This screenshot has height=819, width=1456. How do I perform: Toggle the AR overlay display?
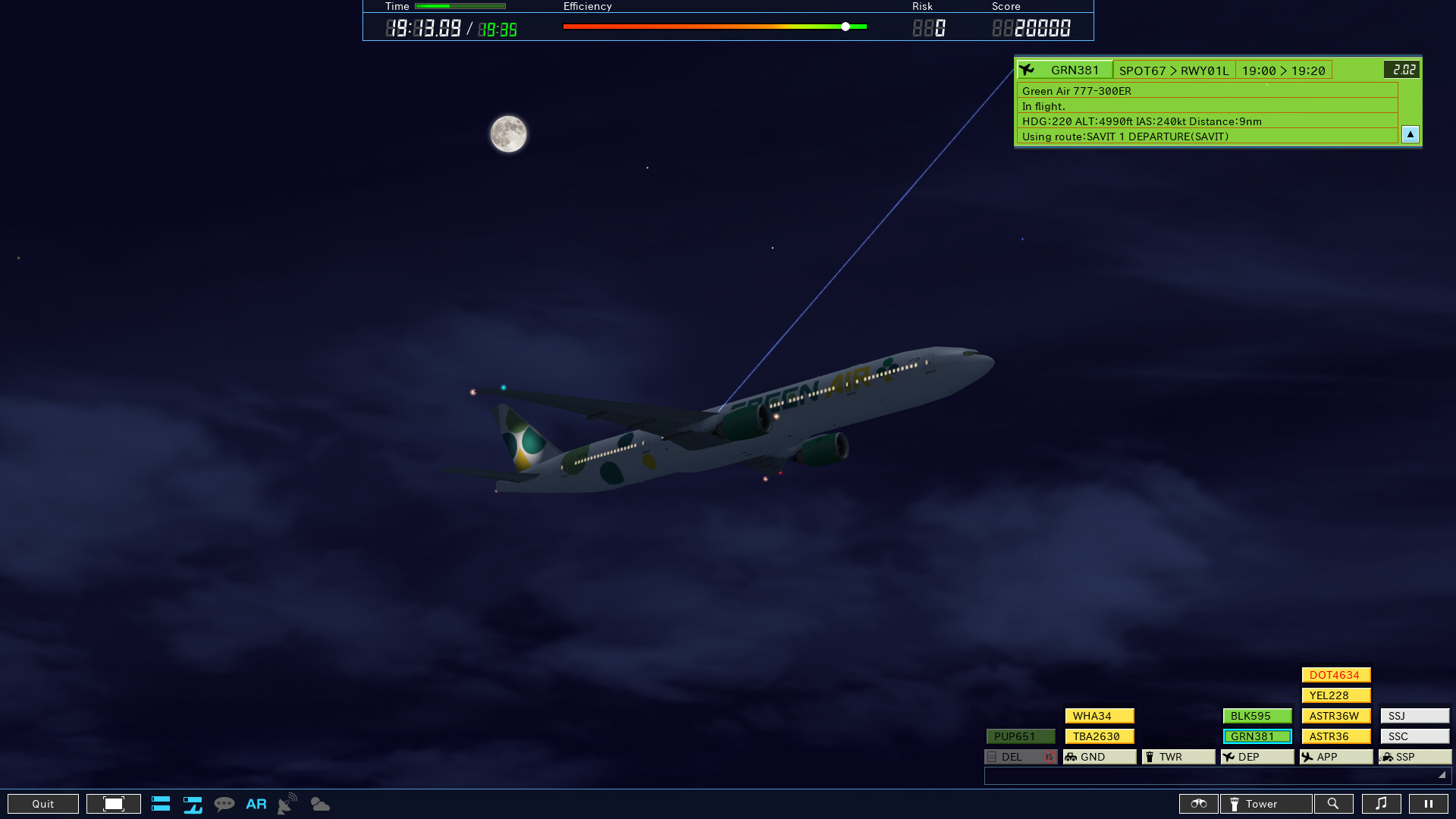pos(256,803)
